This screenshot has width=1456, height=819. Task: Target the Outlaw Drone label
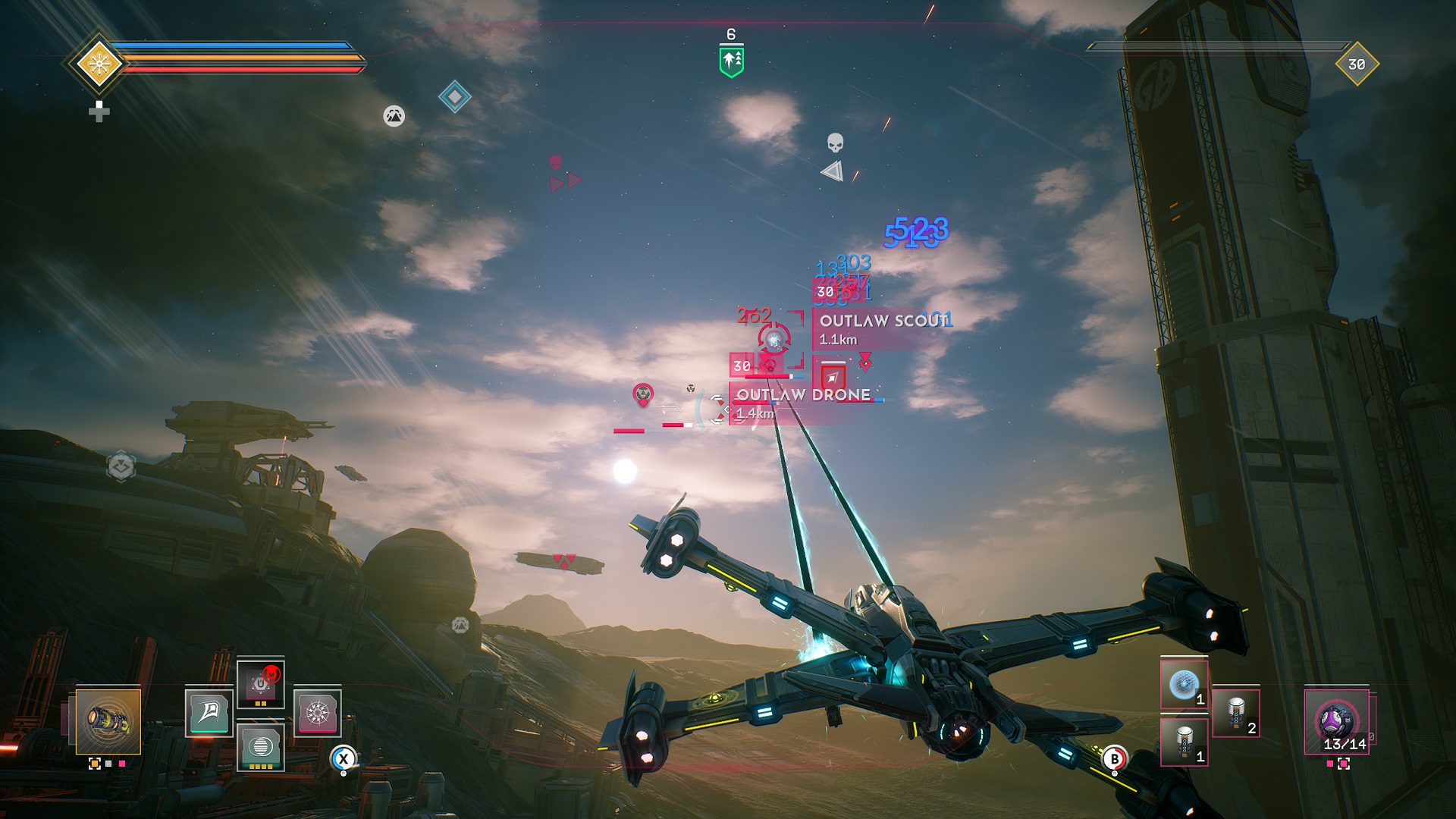(800, 403)
